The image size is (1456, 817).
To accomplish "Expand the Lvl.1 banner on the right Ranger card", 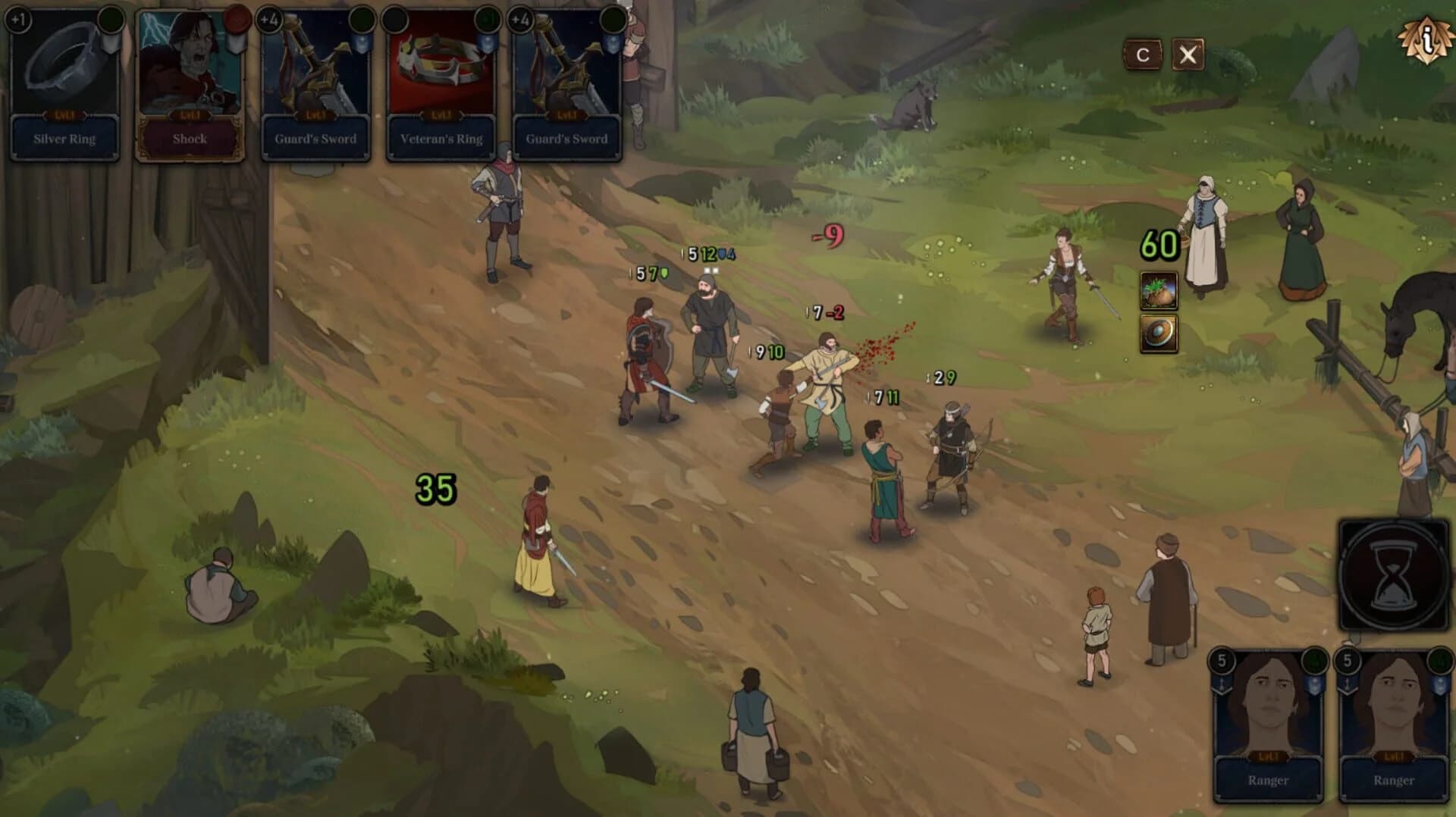I will [1393, 756].
